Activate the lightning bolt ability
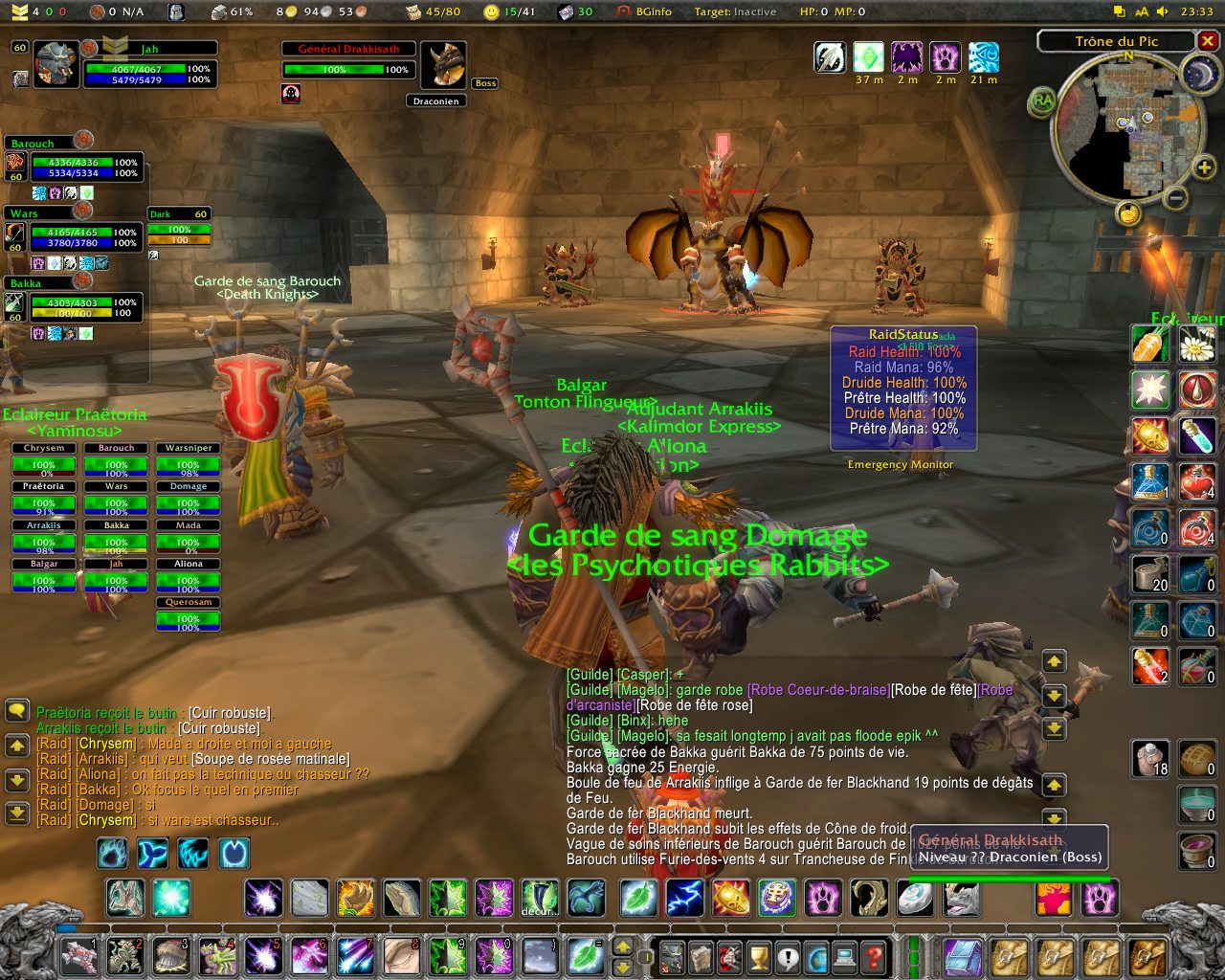This screenshot has width=1225, height=980. pyautogui.click(x=685, y=898)
